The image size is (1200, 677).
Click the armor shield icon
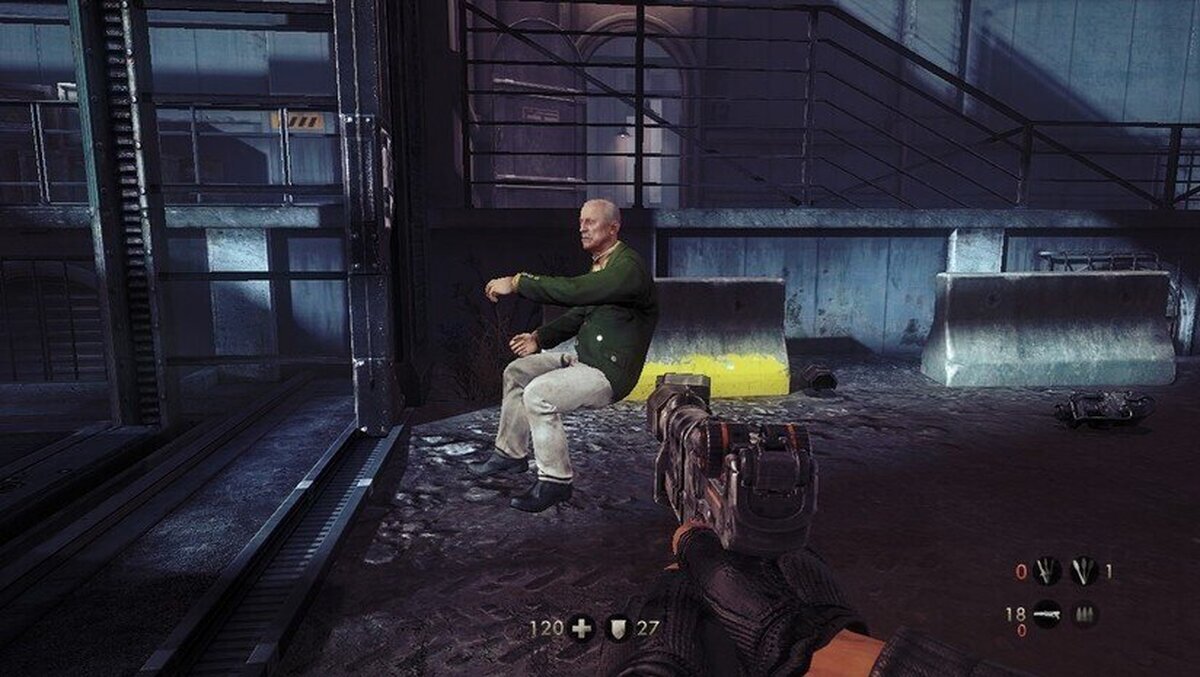tap(620, 628)
